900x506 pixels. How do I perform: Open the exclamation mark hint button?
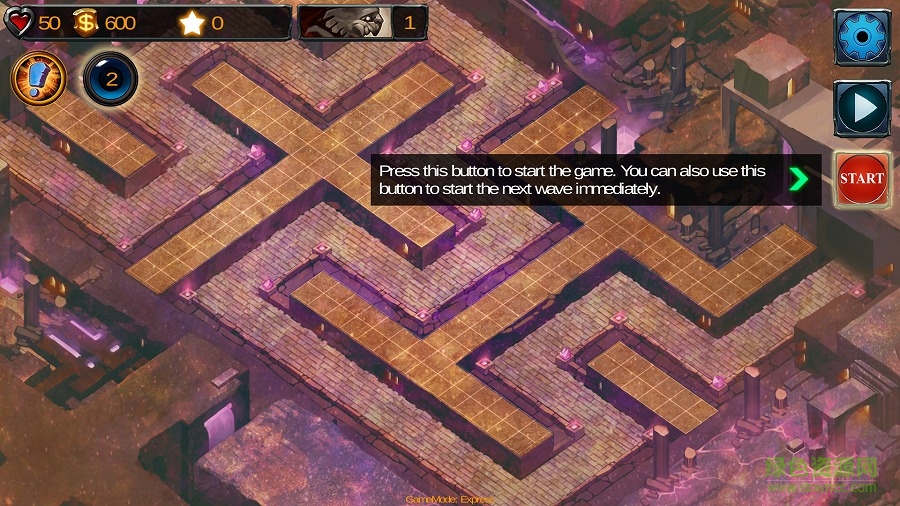(x=38, y=78)
